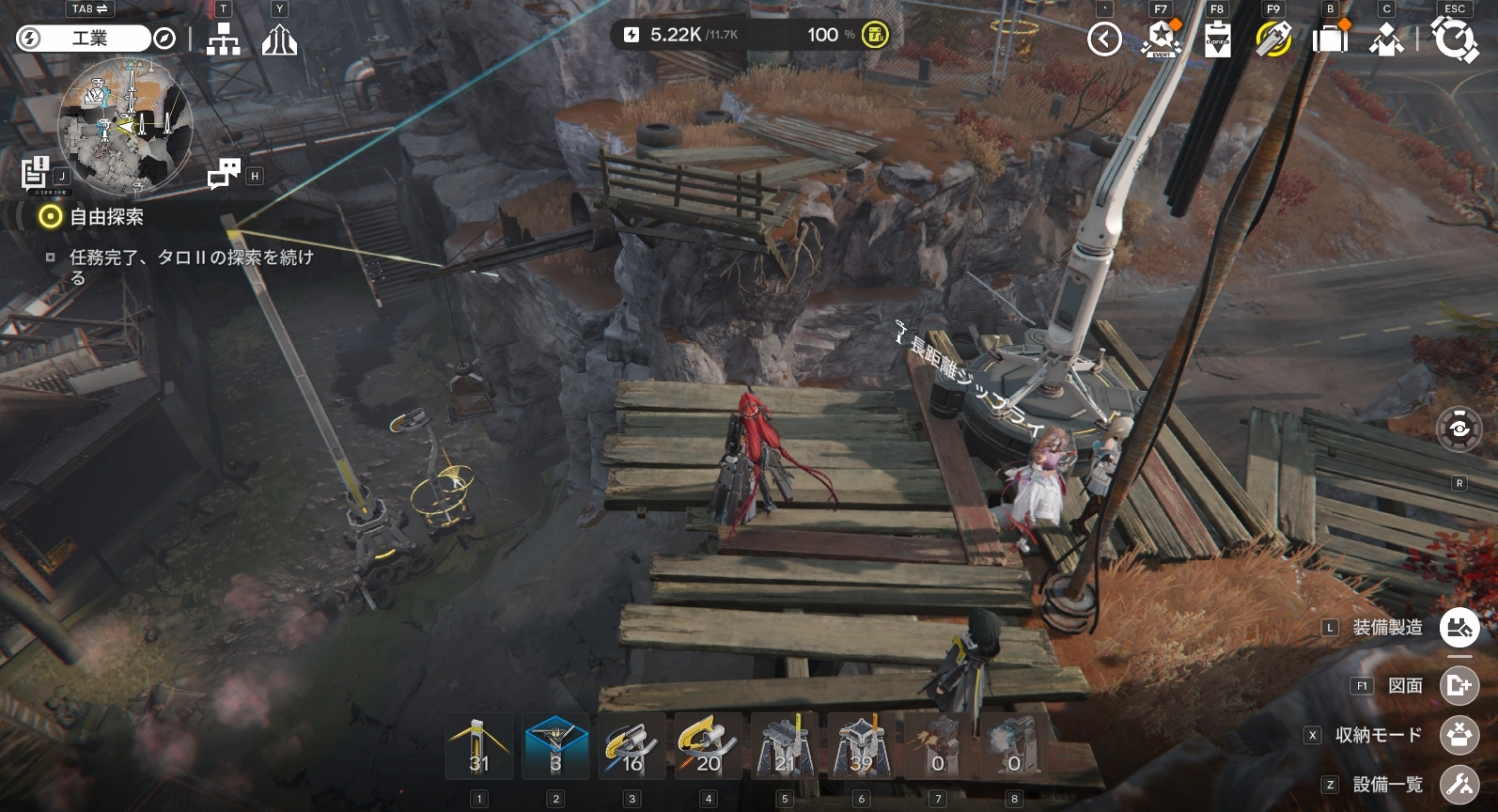
Task: Open the backpack suitcase inventory
Action: pos(1330,39)
